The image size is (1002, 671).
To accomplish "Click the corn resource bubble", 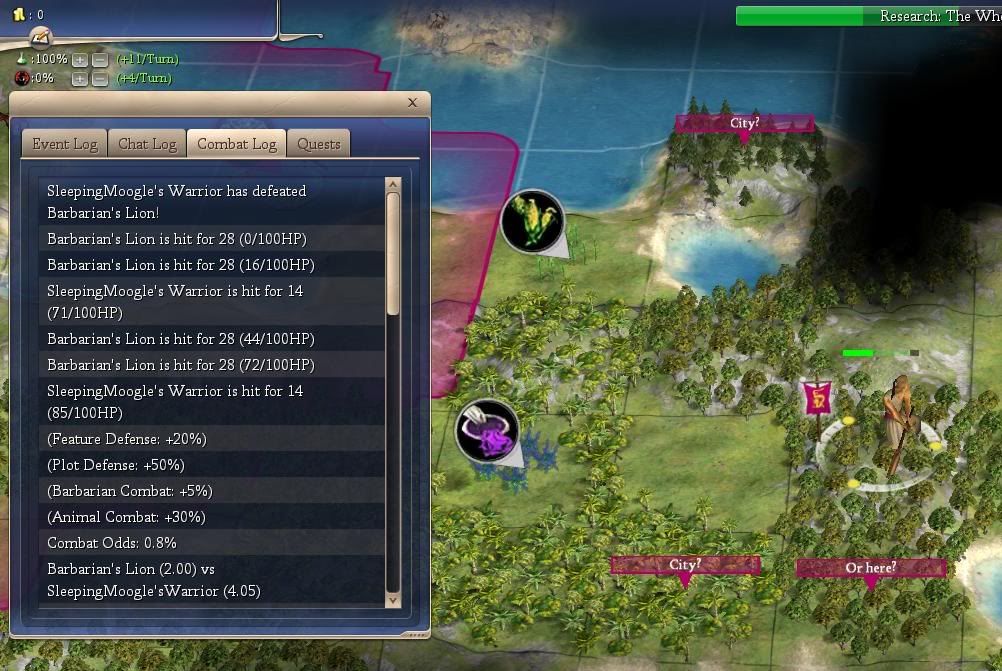I will click(x=532, y=221).
